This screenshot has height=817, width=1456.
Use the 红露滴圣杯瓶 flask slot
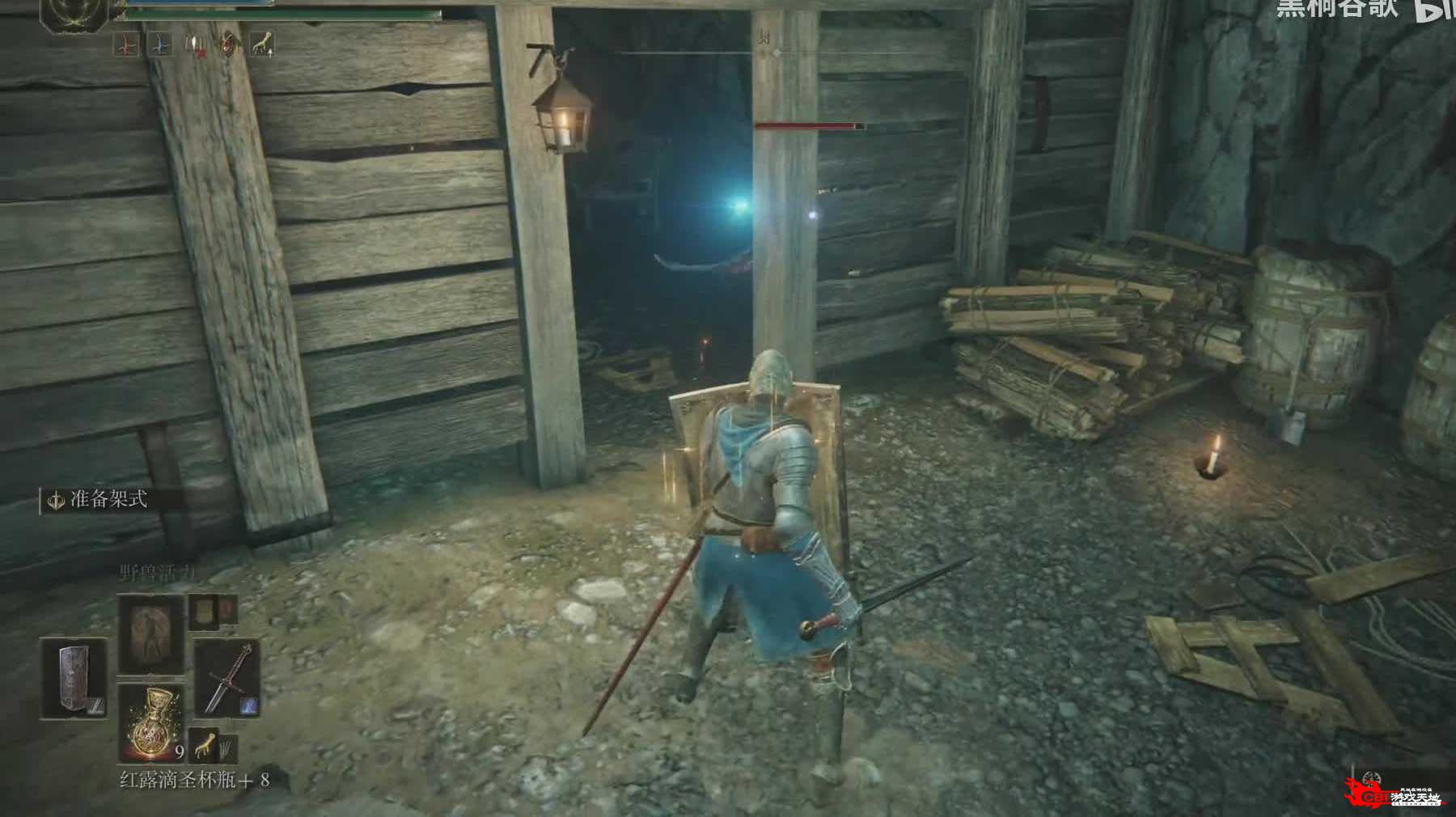150,722
